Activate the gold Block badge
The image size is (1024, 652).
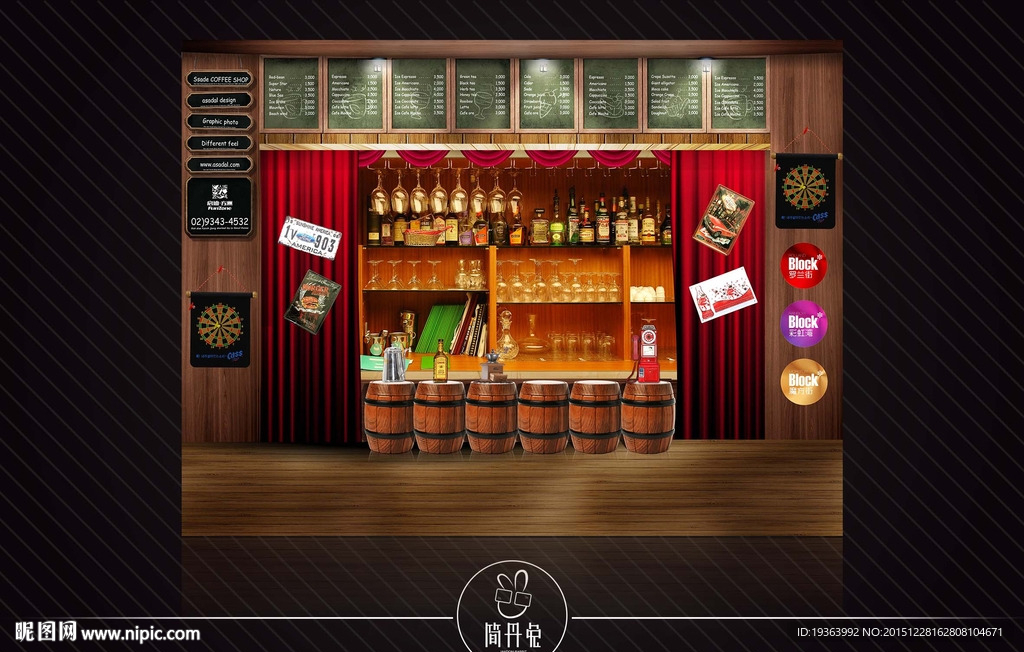804,381
